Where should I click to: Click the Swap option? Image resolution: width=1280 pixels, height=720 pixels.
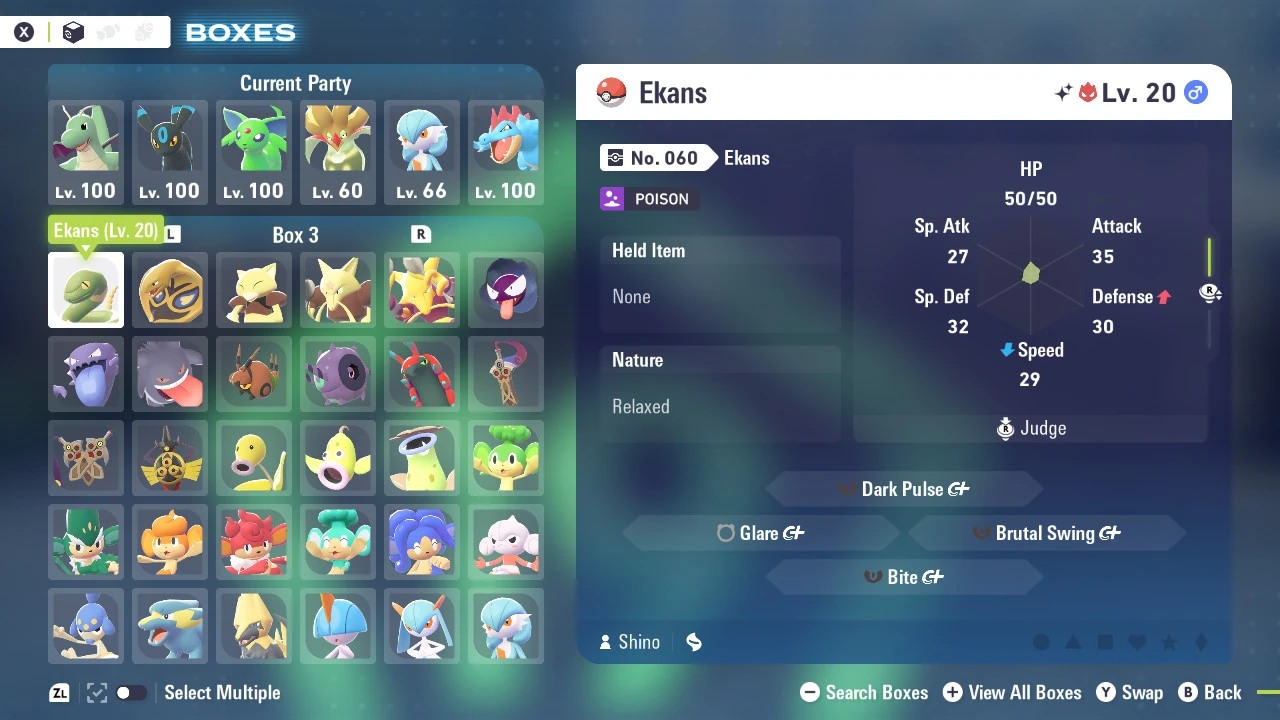click(x=1130, y=692)
